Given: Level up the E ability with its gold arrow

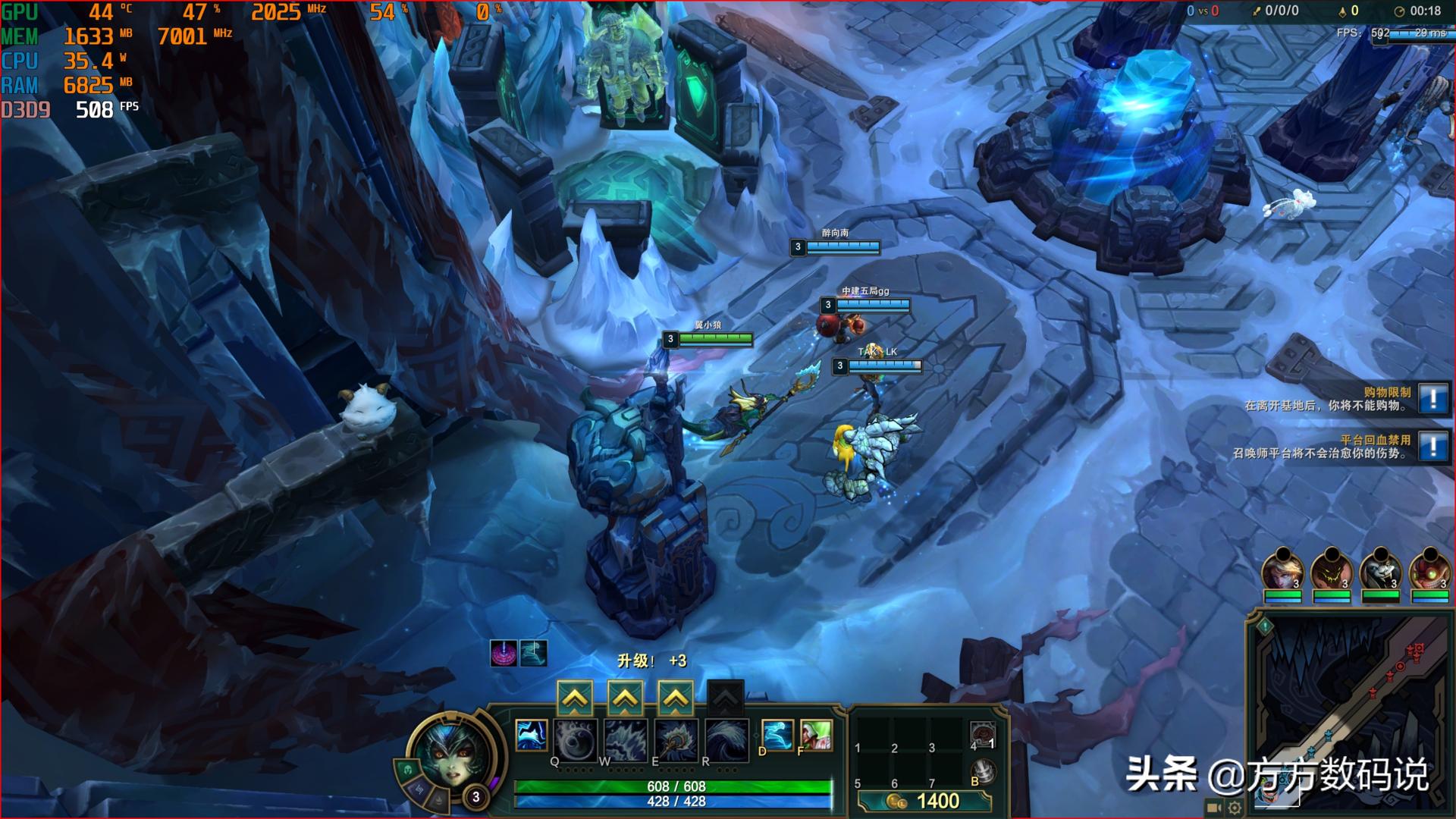Looking at the screenshot, I should (675, 698).
